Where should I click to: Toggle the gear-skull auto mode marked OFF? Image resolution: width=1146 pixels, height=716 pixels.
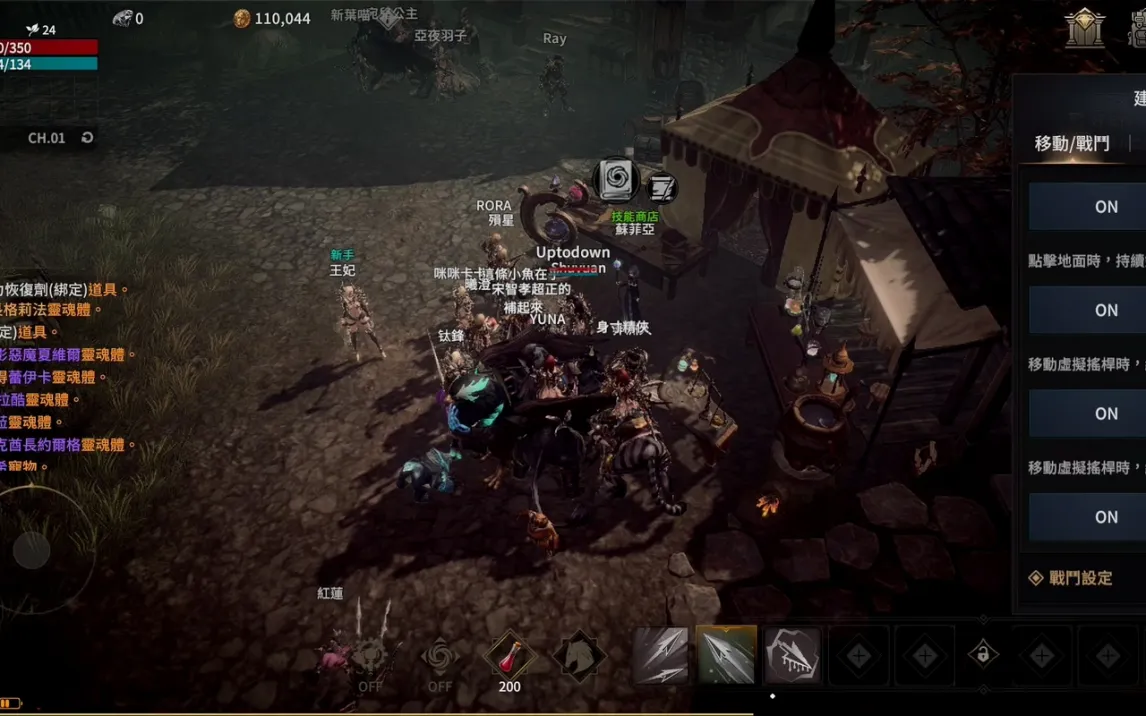[x=370, y=660]
